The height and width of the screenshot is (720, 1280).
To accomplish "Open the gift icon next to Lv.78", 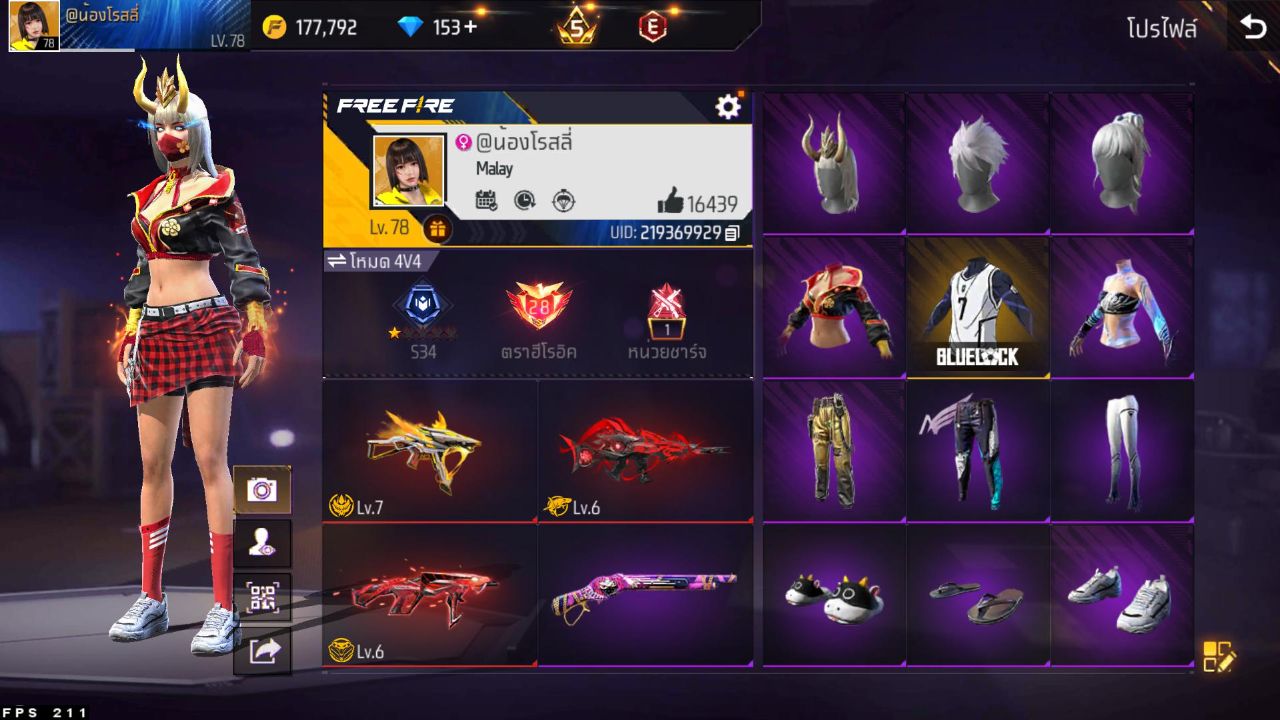I will coord(437,228).
